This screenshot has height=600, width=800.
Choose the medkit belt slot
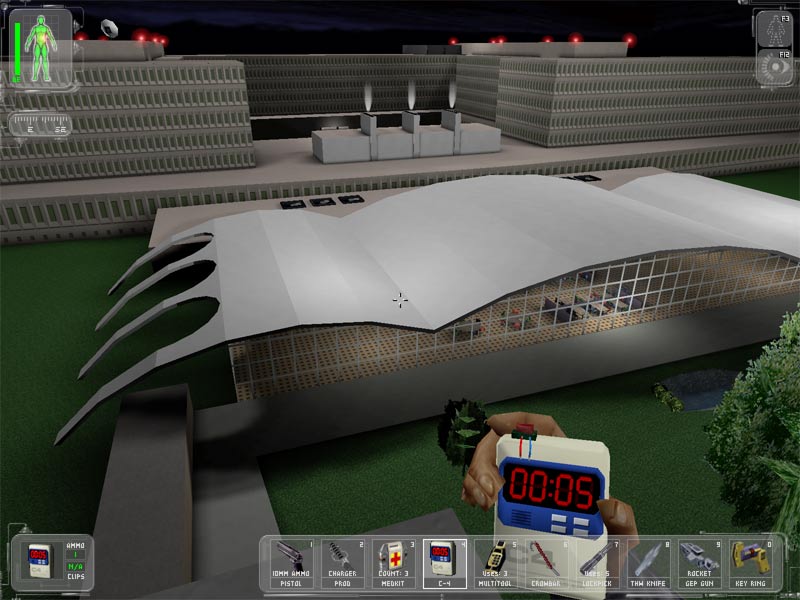(394, 563)
